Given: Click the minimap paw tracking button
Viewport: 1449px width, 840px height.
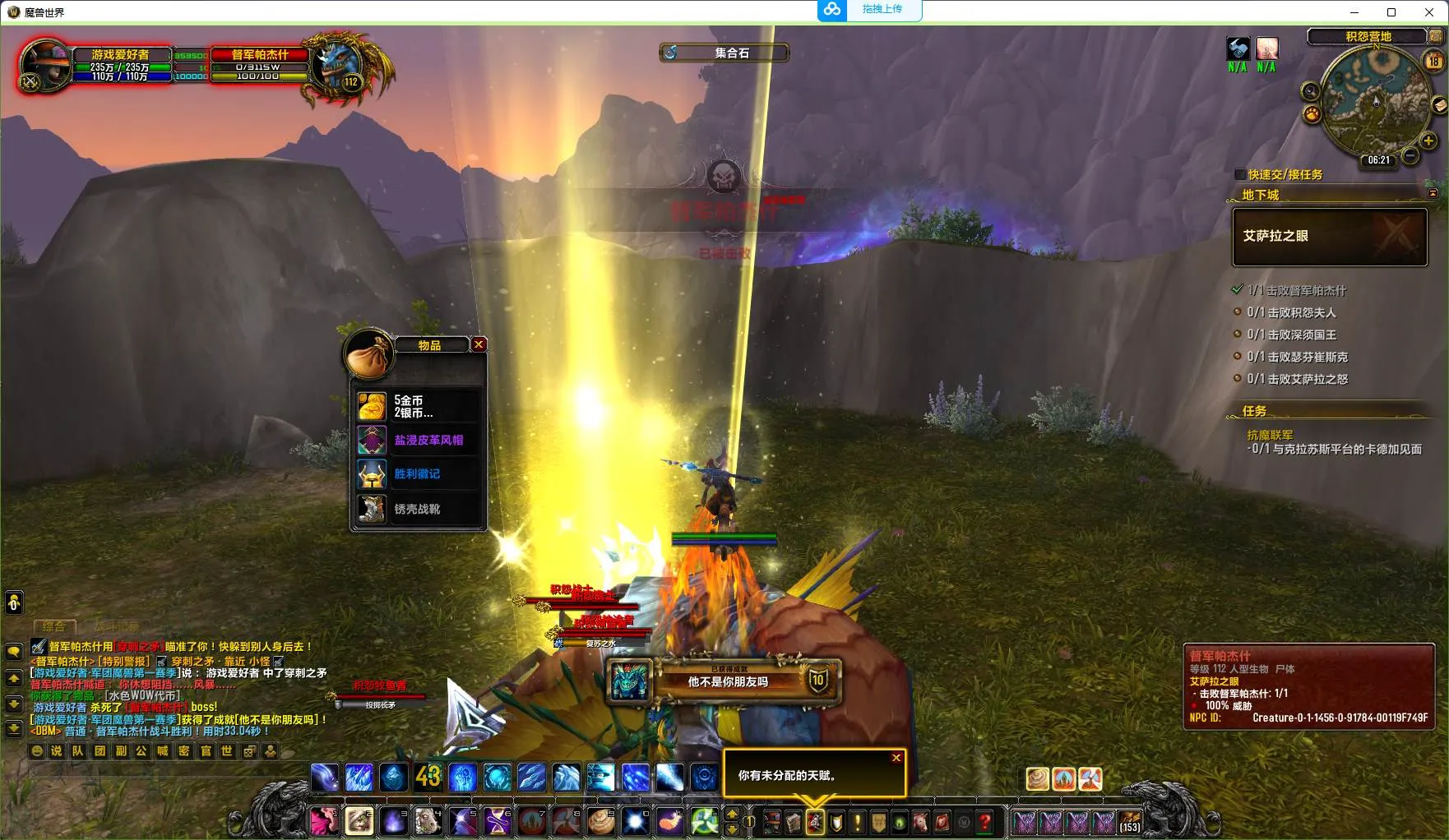Looking at the screenshot, I should tap(1312, 114).
